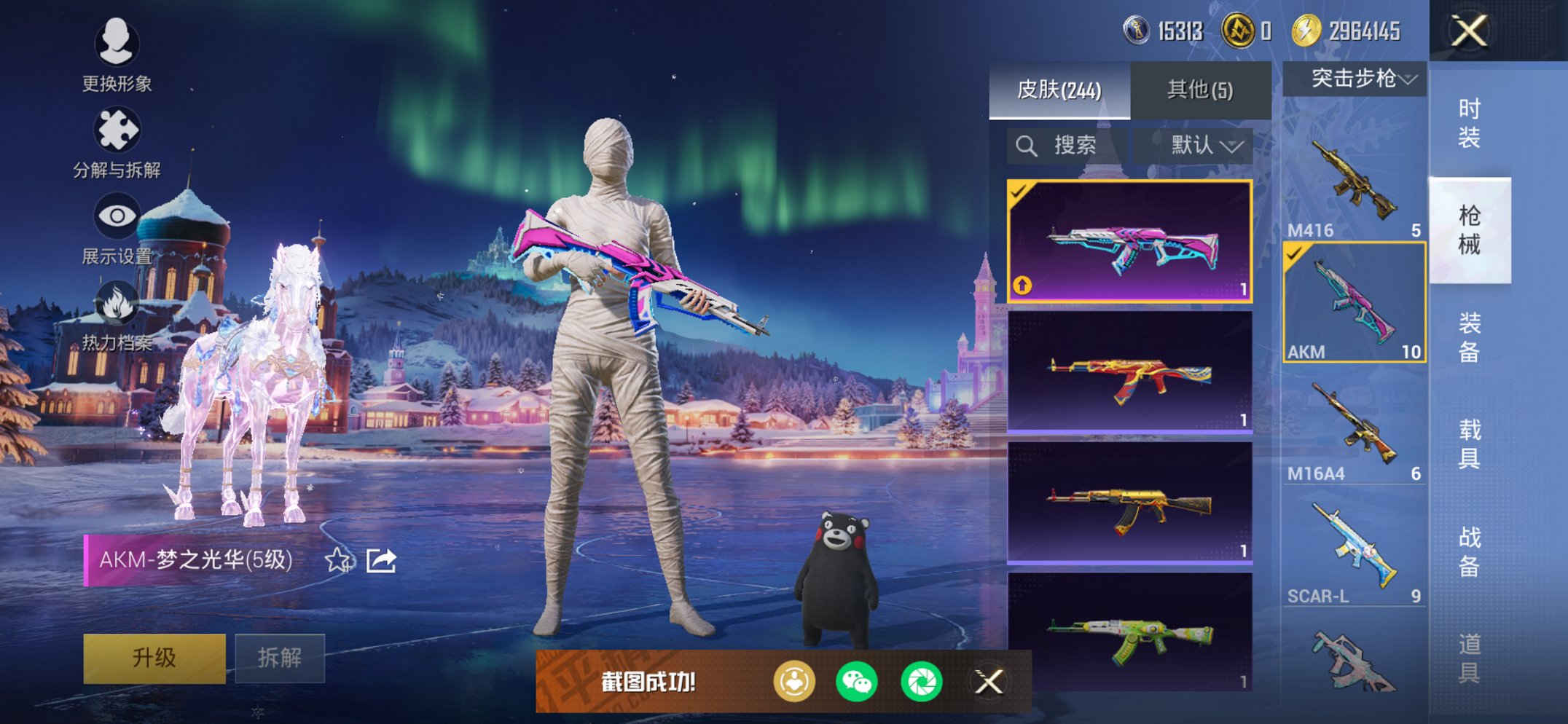Open the 默认 sort dropdown
Viewport: 1568px width, 724px height.
click(x=1203, y=146)
